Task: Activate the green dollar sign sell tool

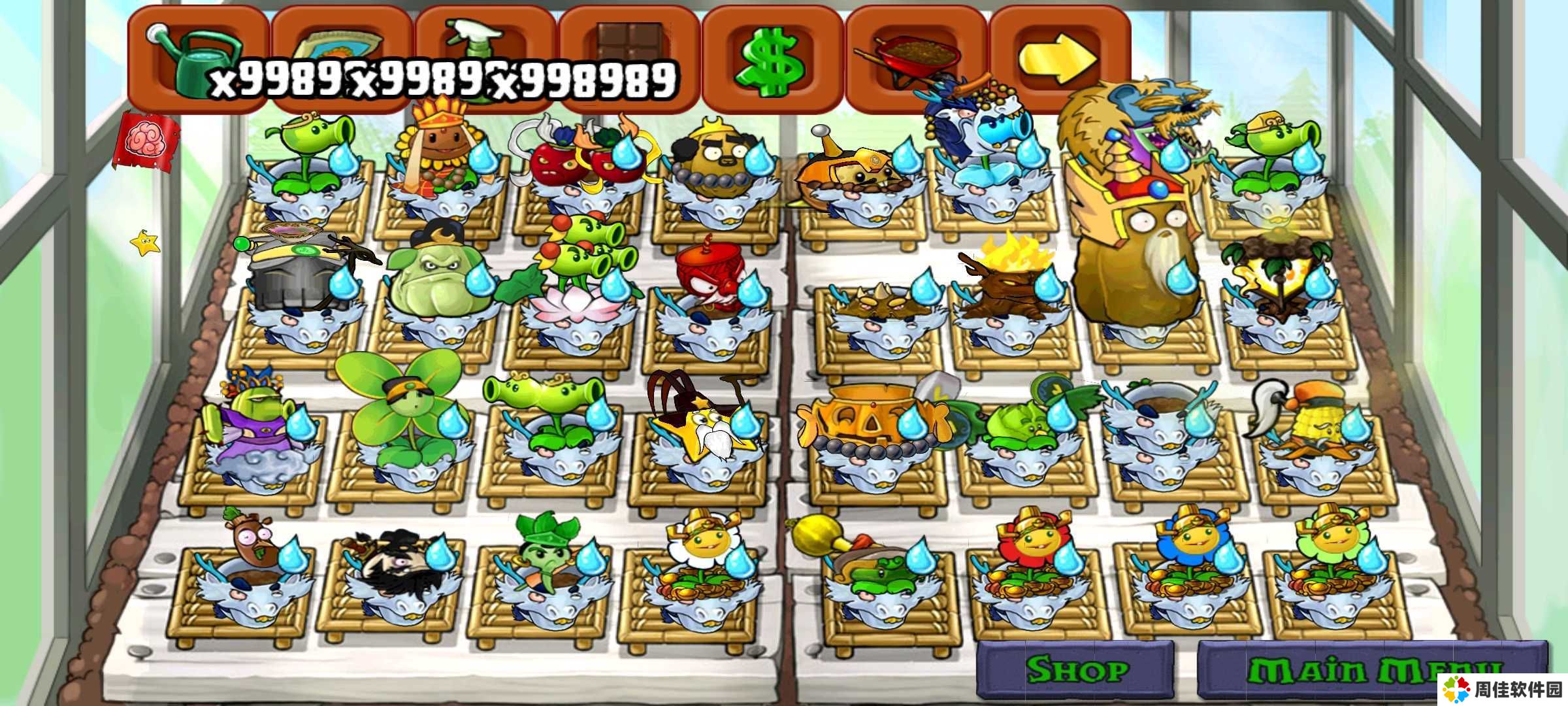Action: click(x=771, y=60)
